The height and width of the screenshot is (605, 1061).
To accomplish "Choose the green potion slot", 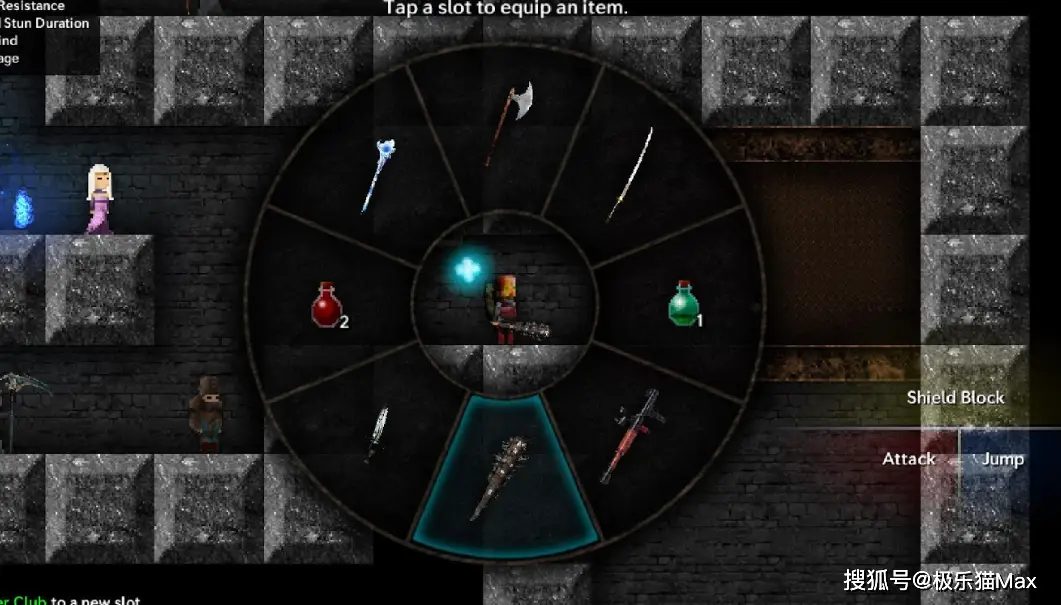I will click(x=684, y=302).
